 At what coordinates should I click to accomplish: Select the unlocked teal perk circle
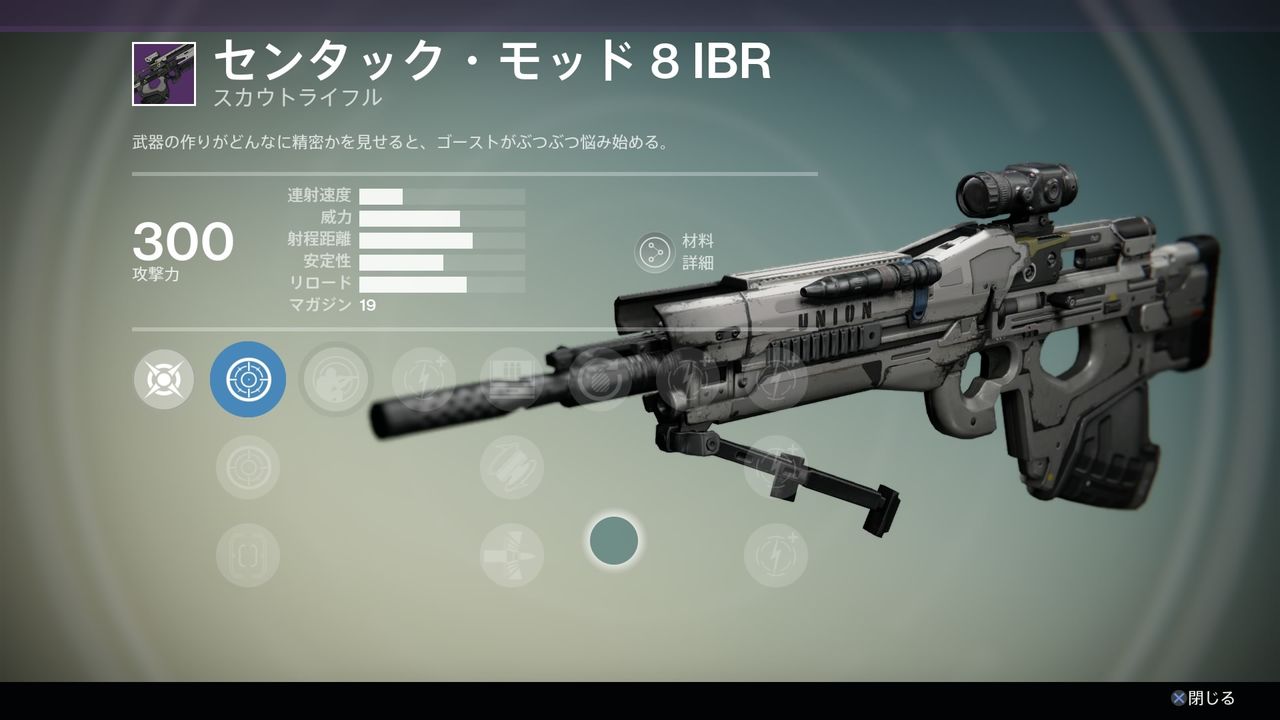pyautogui.click(x=614, y=540)
